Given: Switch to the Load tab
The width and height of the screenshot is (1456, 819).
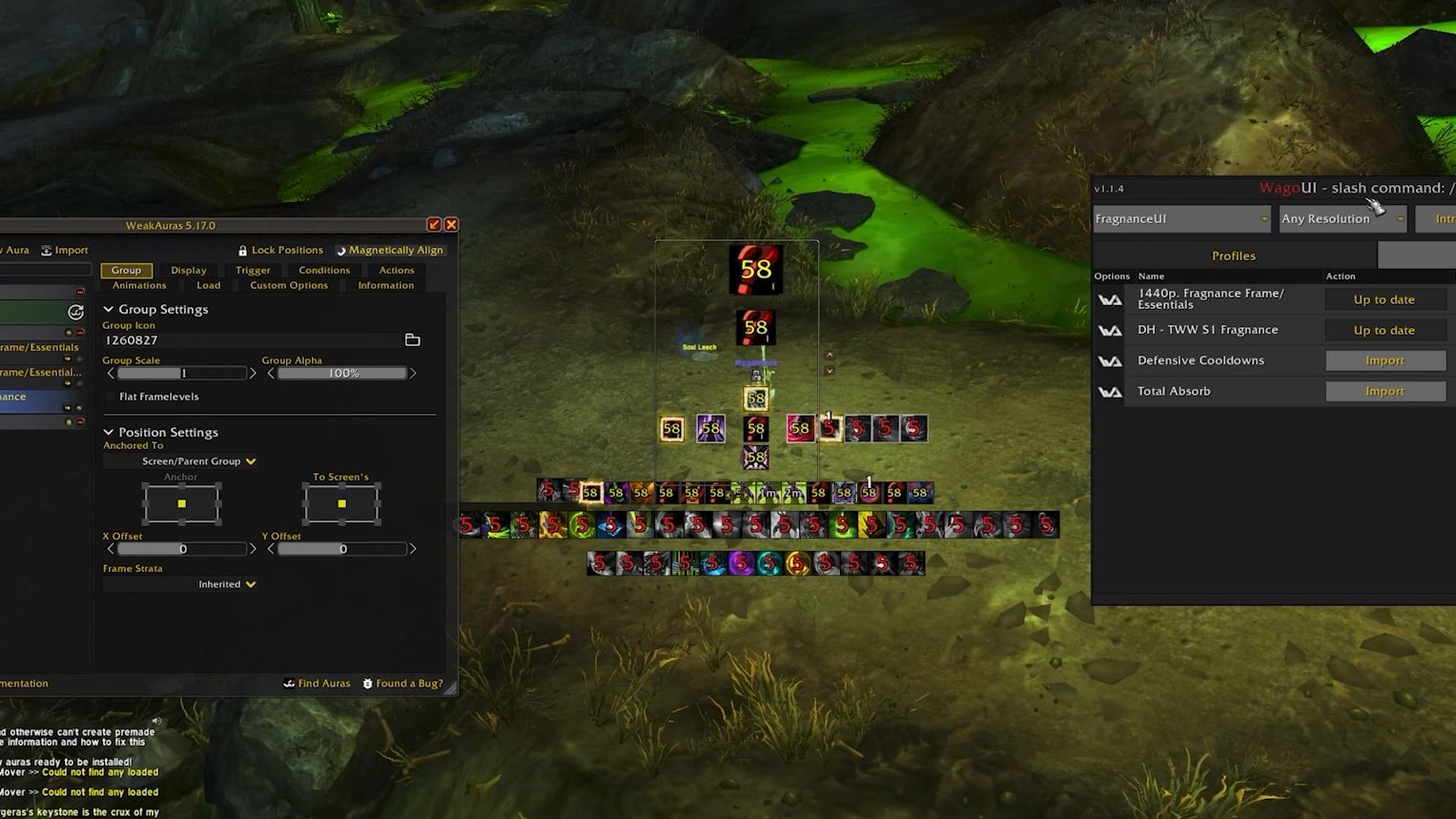Looking at the screenshot, I should [208, 285].
